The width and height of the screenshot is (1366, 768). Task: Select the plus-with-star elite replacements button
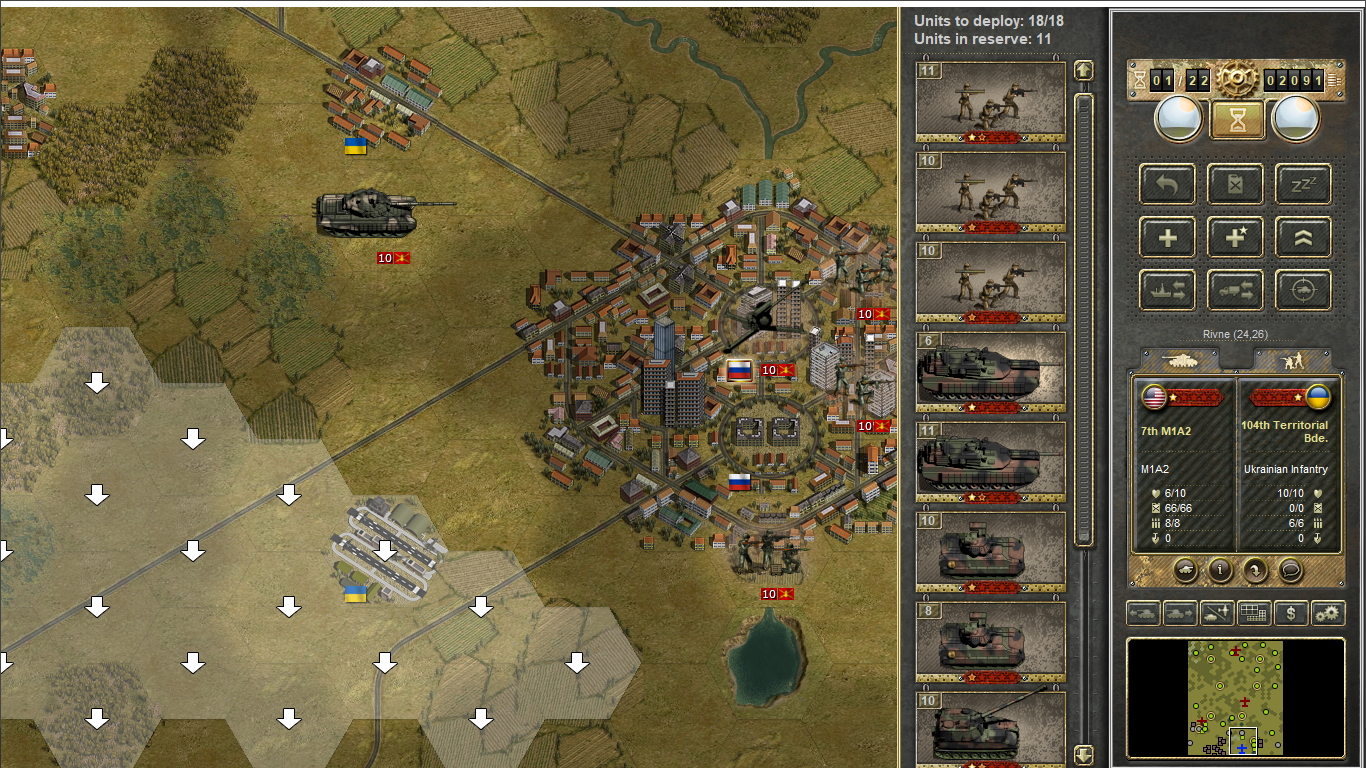pyautogui.click(x=1235, y=238)
